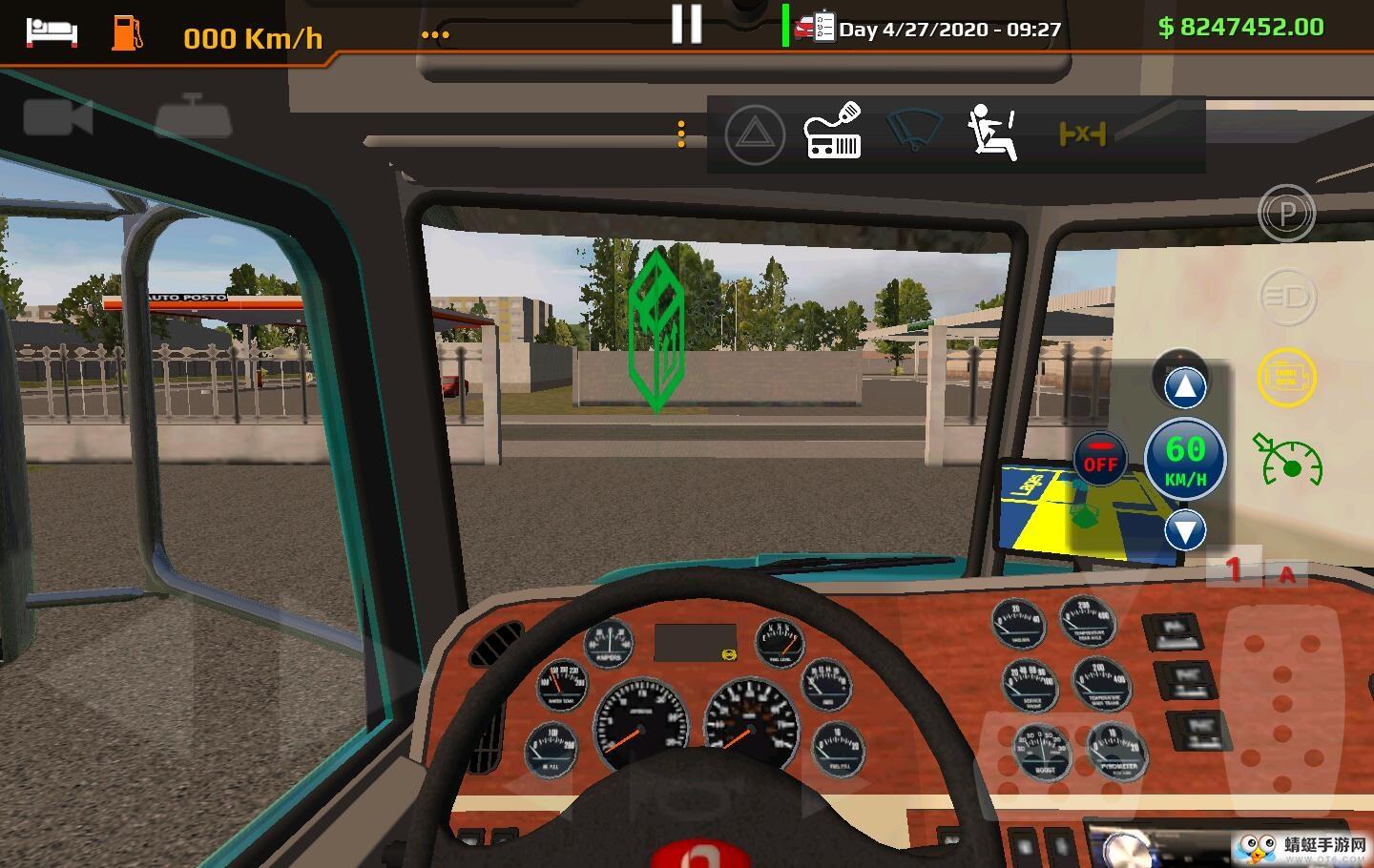Screen dimensions: 1374x868
Task: Activate the hazard warning triangle
Action: pos(755,134)
